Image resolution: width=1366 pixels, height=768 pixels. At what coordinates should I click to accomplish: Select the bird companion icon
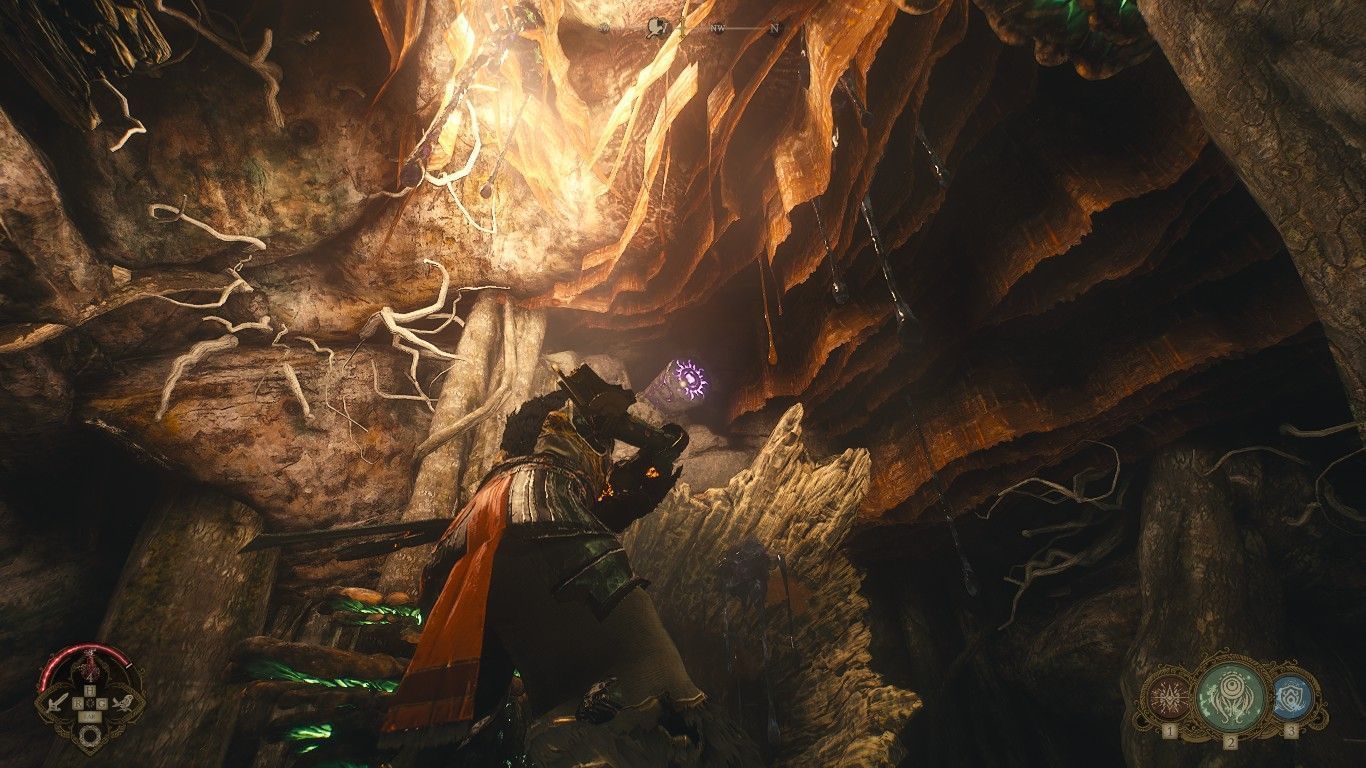(122, 703)
